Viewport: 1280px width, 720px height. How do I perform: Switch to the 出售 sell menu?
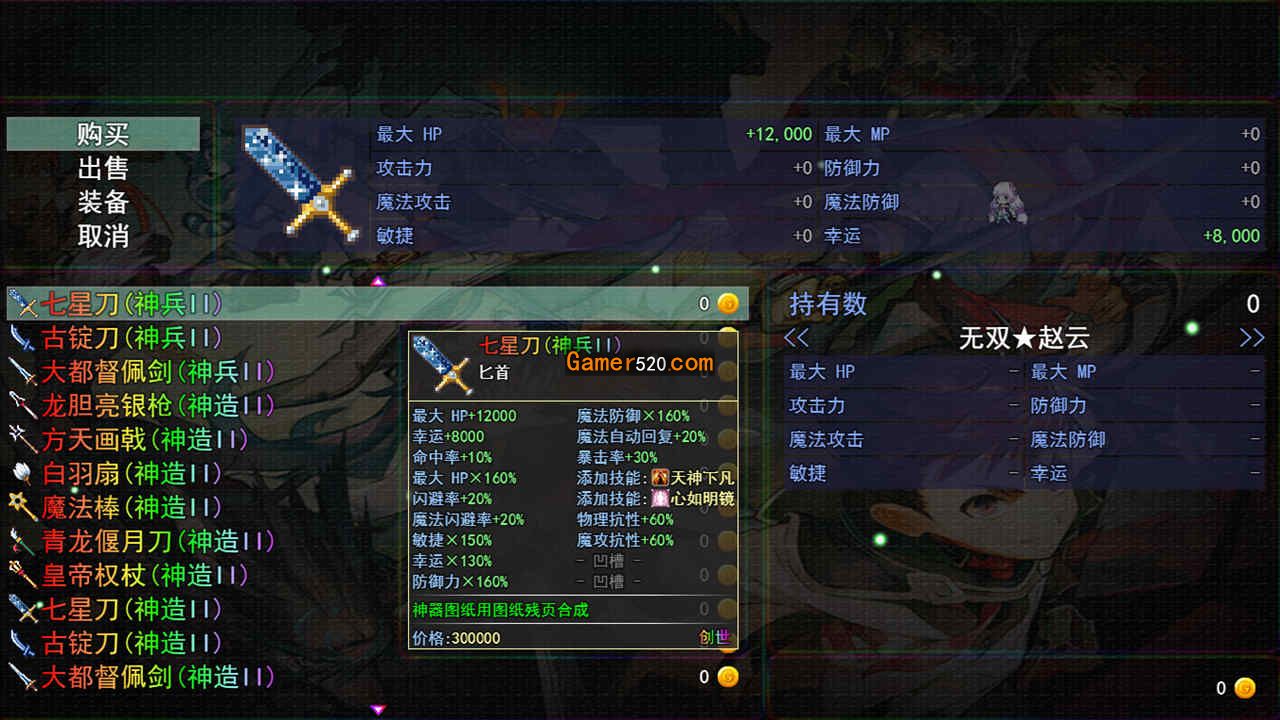(103, 168)
